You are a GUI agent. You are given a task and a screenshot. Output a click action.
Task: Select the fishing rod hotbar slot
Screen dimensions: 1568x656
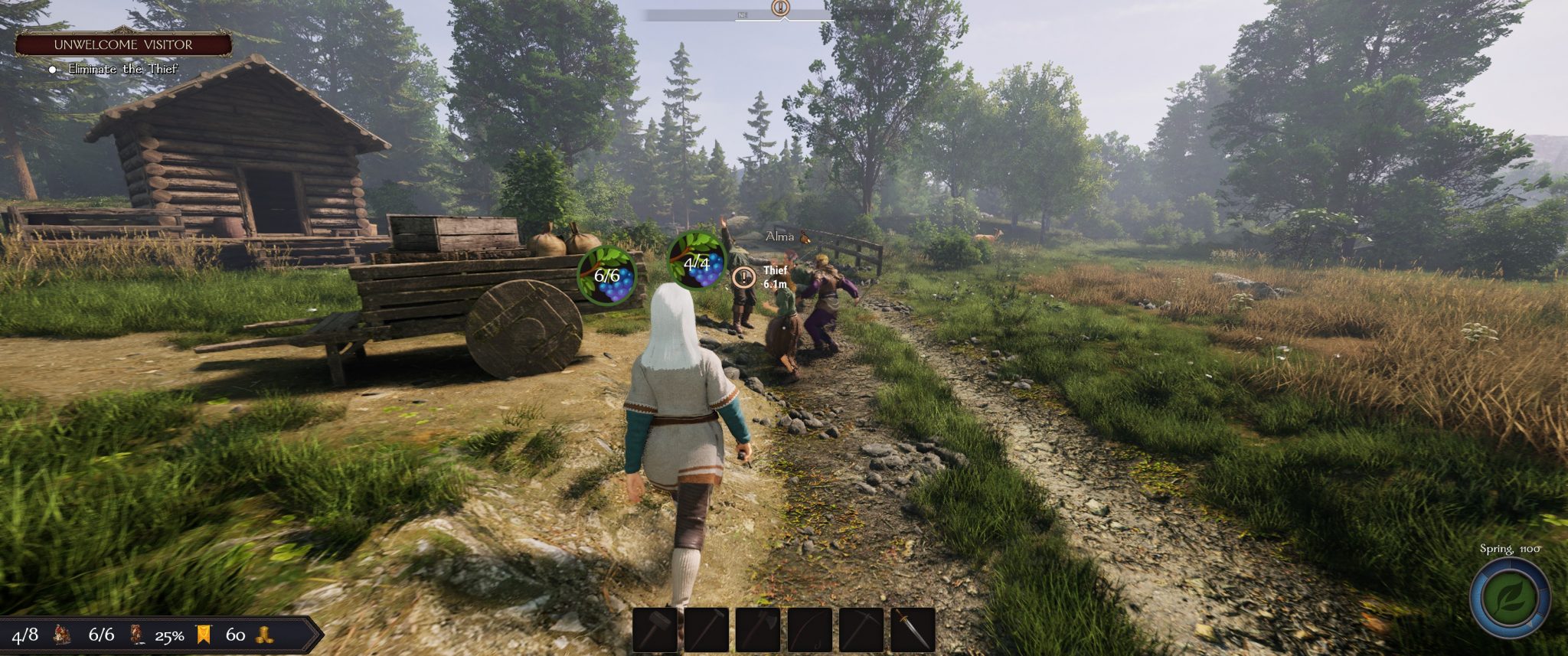[x=809, y=629]
